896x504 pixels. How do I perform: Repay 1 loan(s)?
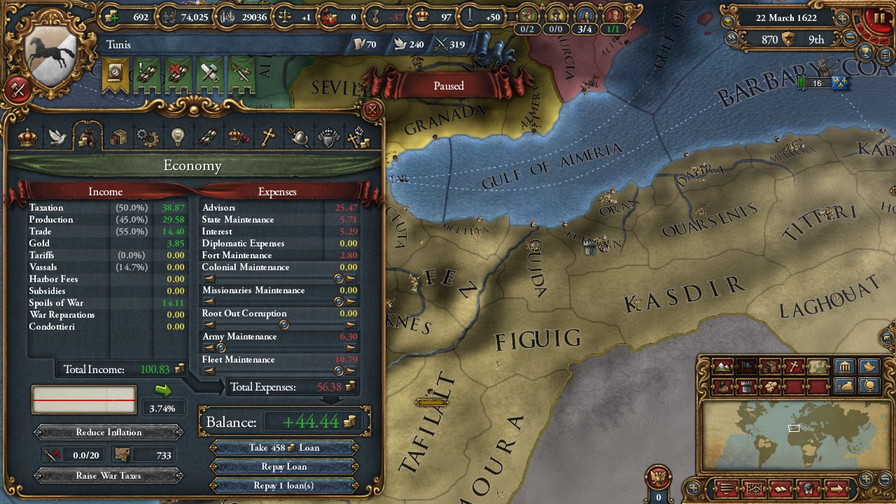tap(283, 485)
